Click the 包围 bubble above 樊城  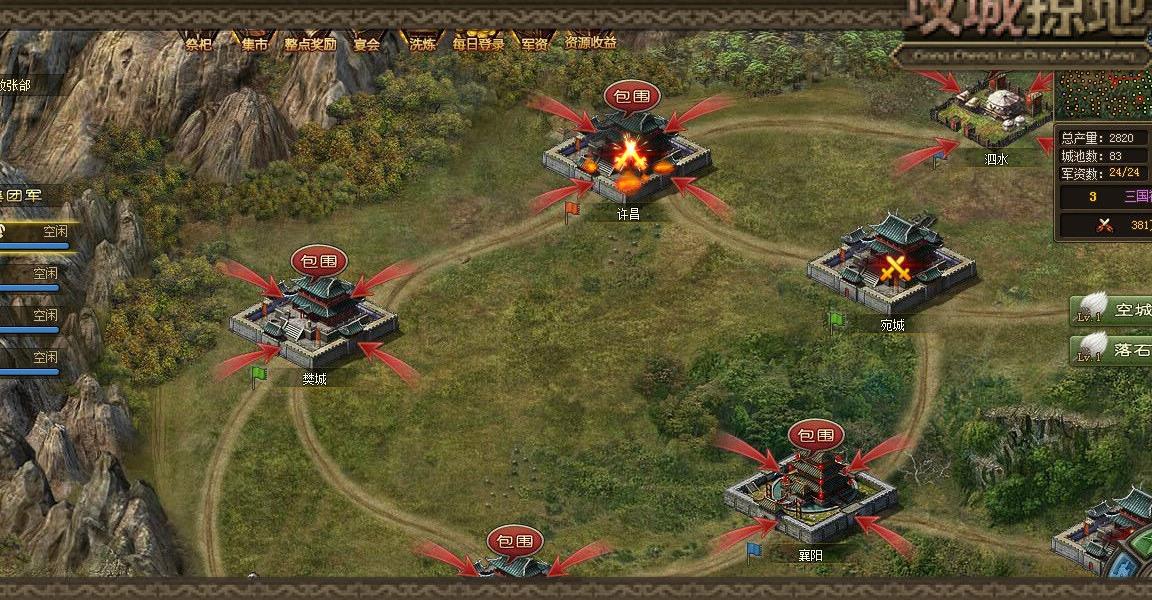pyautogui.click(x=319, y=262)
